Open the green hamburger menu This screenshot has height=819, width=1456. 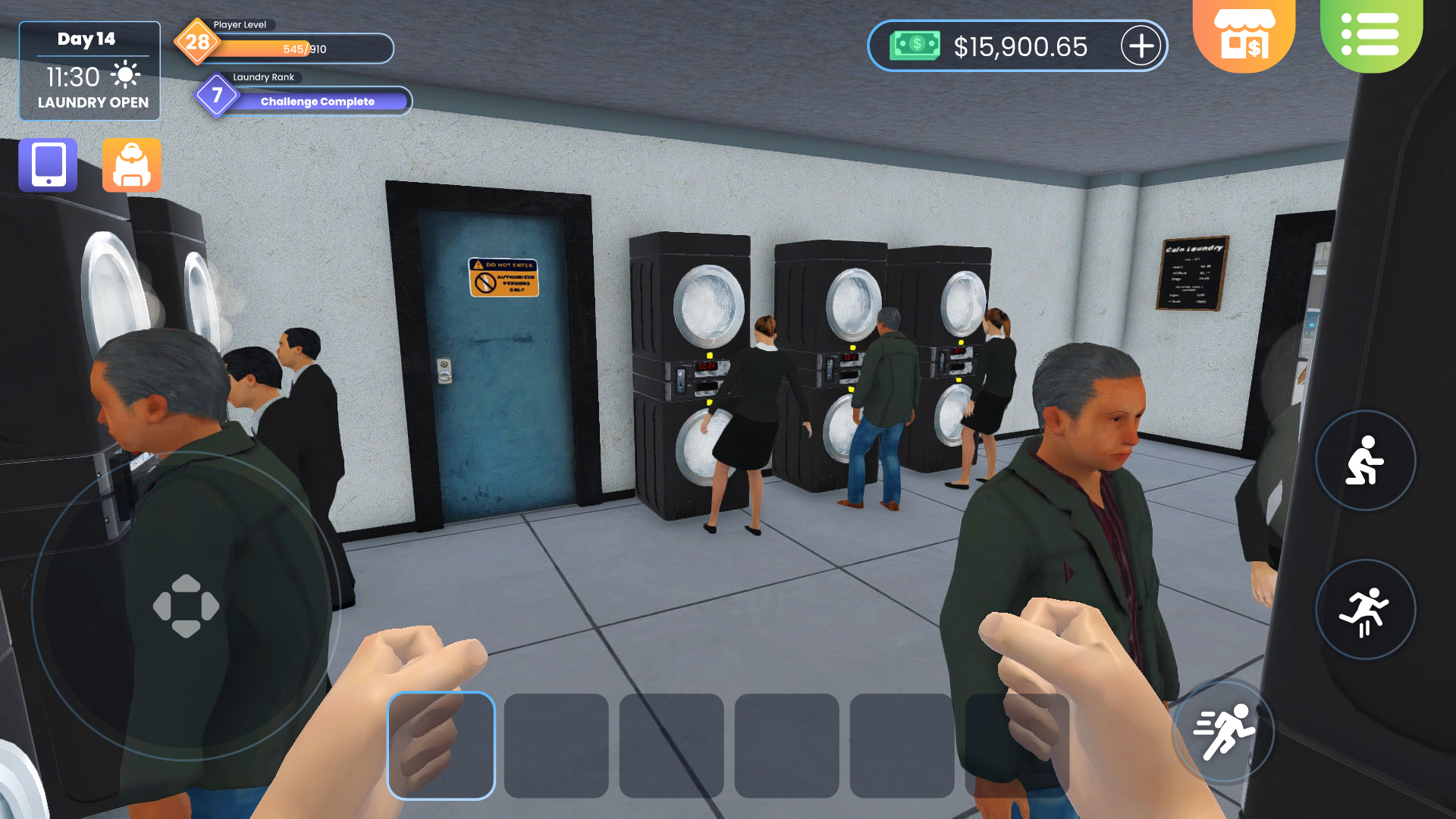(1373, 34)
